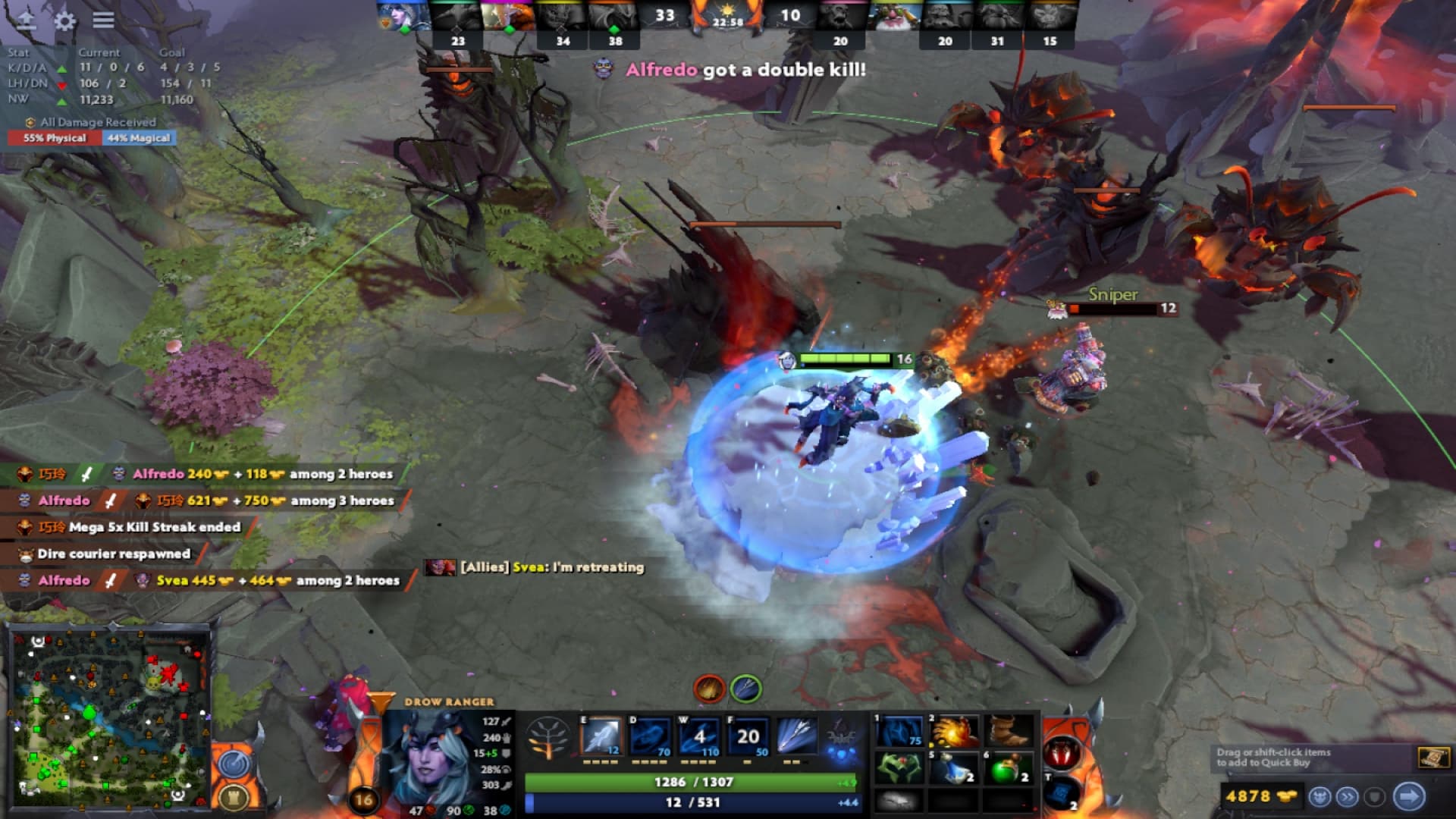Viewport: 1456px width, 819px height.
Task: Use the Town Portal Scroll slot
Action: [1062, 792]
